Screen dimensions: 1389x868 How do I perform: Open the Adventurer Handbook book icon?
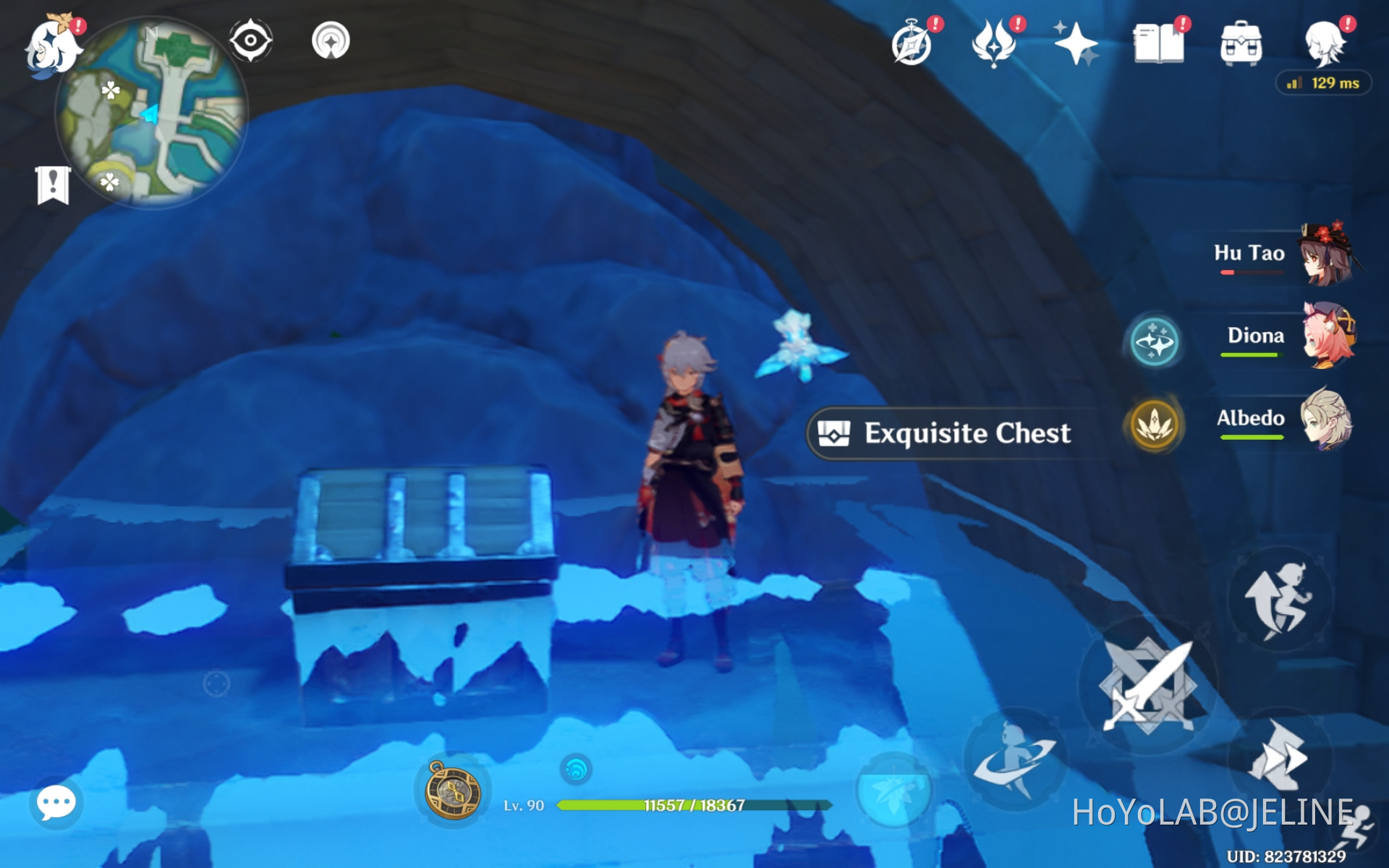coord(1158,43)
